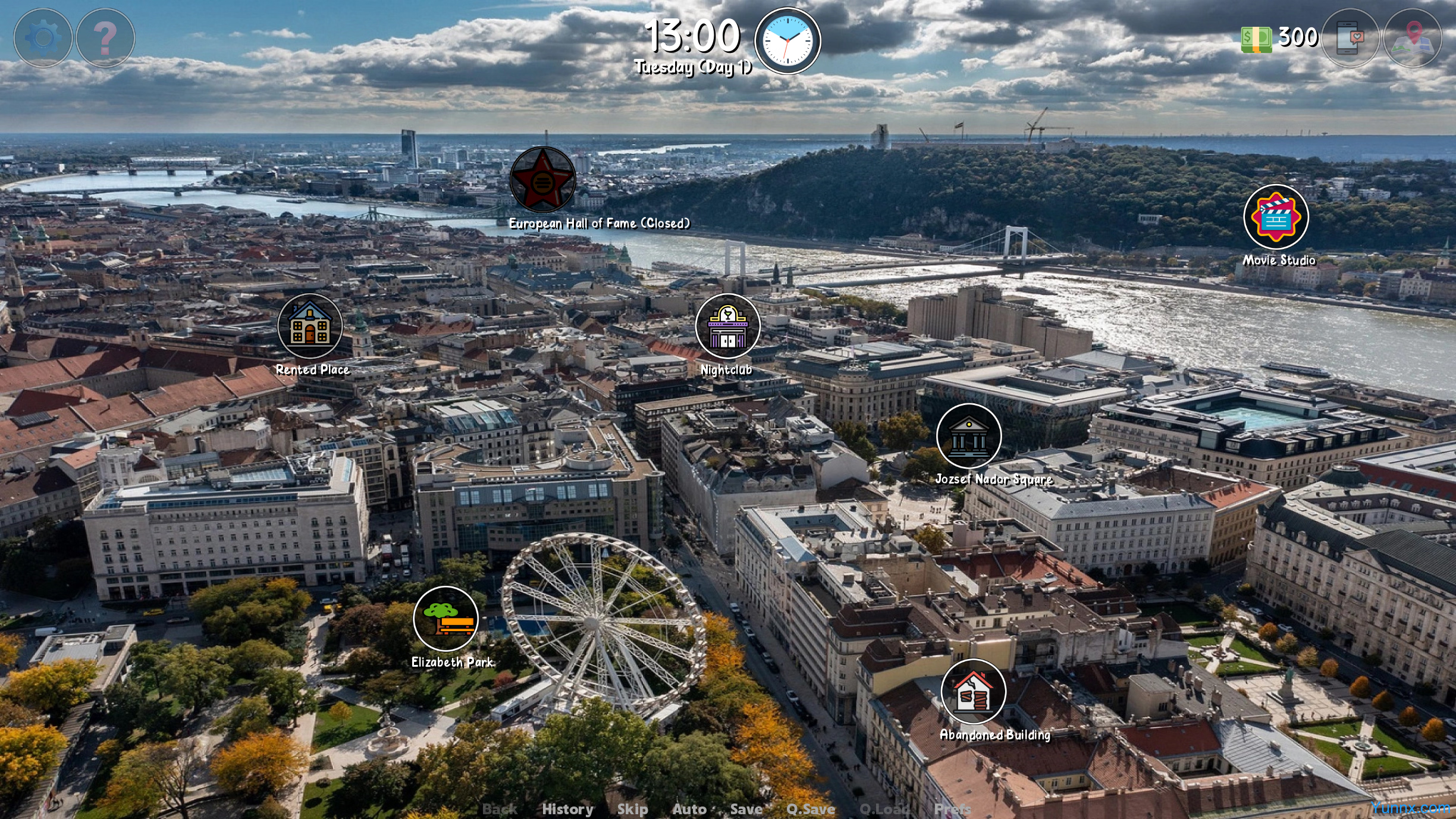Click the clock to advance time
Image resolution: width=1456 pixels, height=819 pixels.
tap(787, 41)
